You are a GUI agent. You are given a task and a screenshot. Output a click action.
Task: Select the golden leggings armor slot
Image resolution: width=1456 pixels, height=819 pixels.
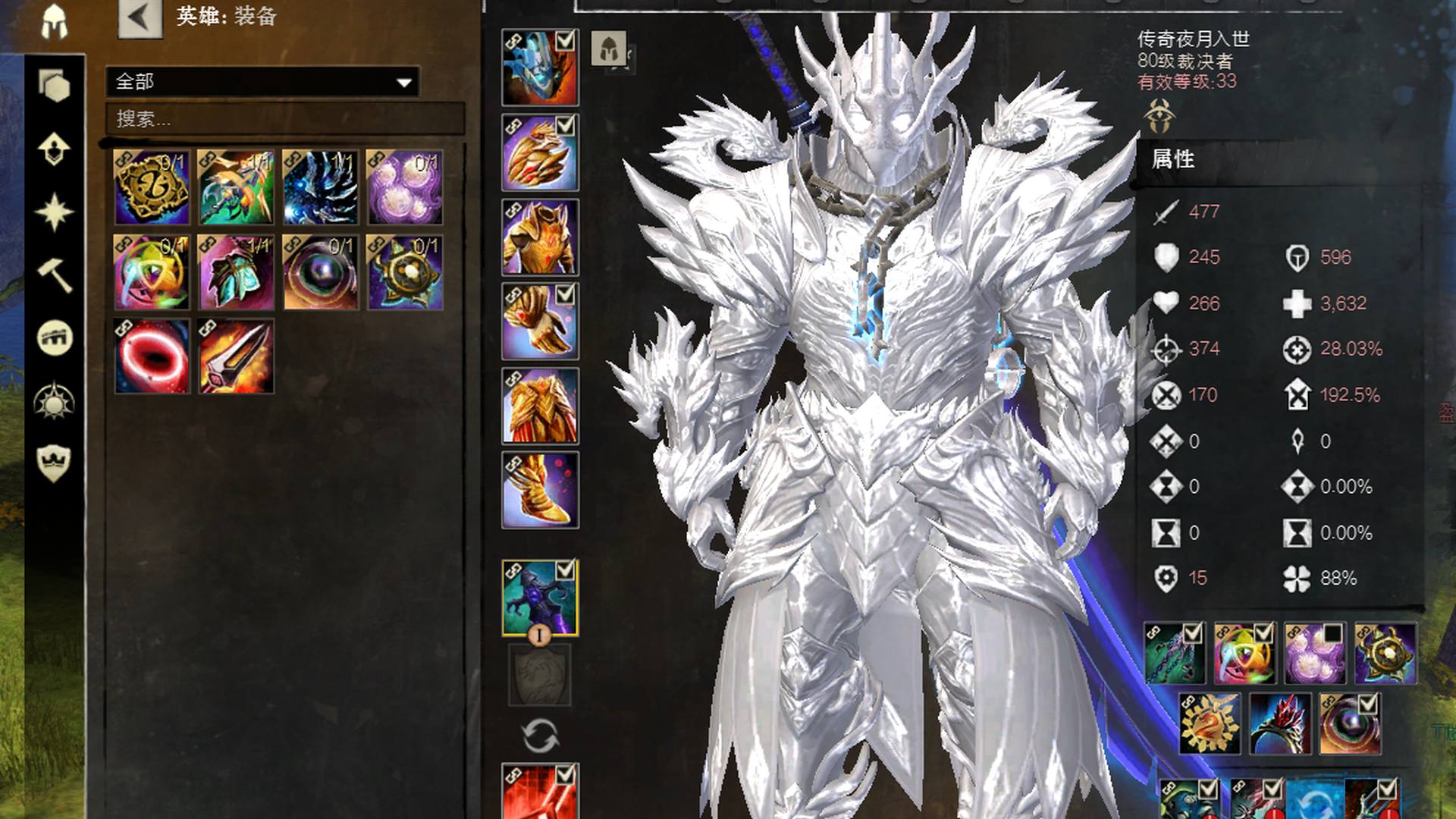pyautogui.click(x=540, y=406)
